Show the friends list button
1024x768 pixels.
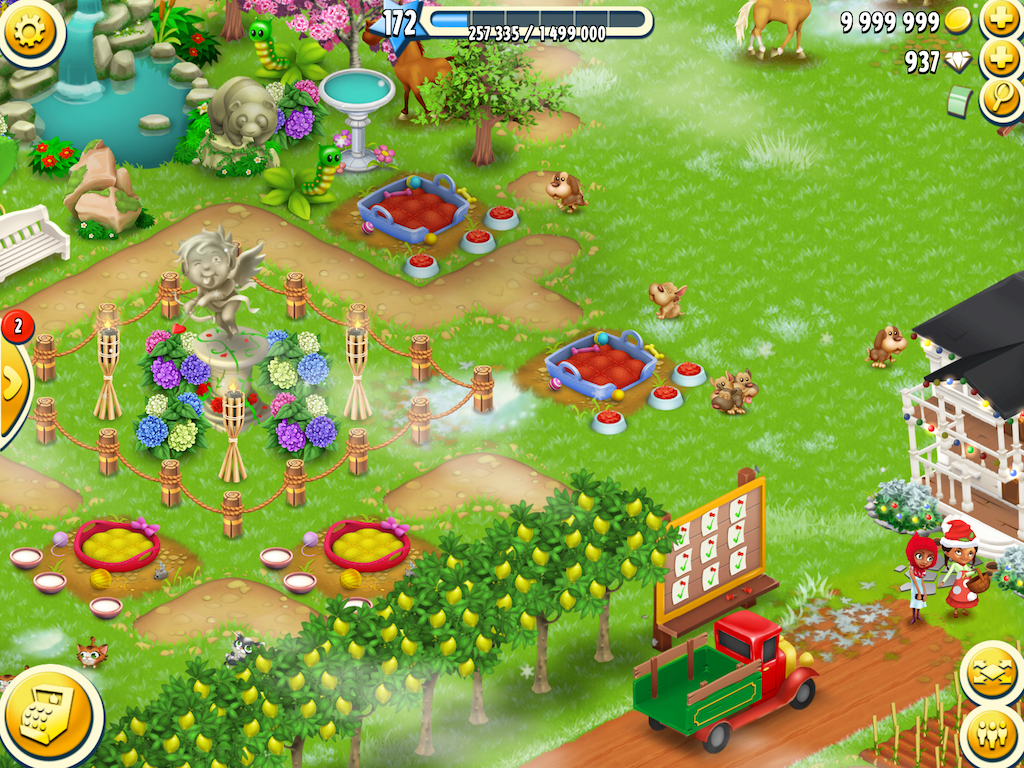pos(991,737)
